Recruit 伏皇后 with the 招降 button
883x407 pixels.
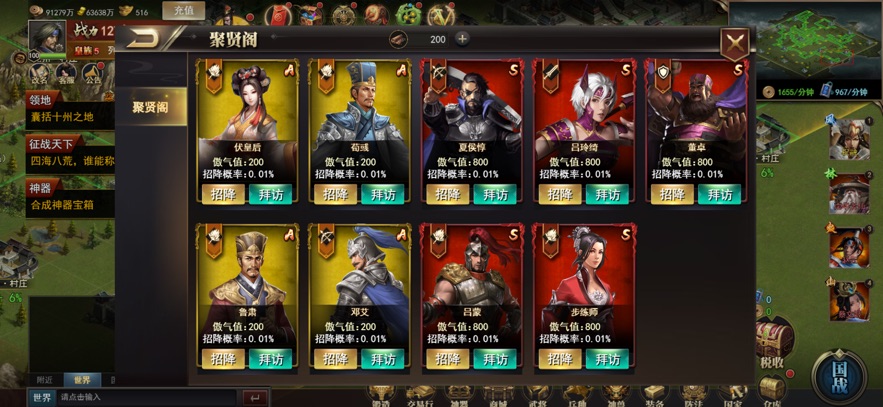(223, 194)
